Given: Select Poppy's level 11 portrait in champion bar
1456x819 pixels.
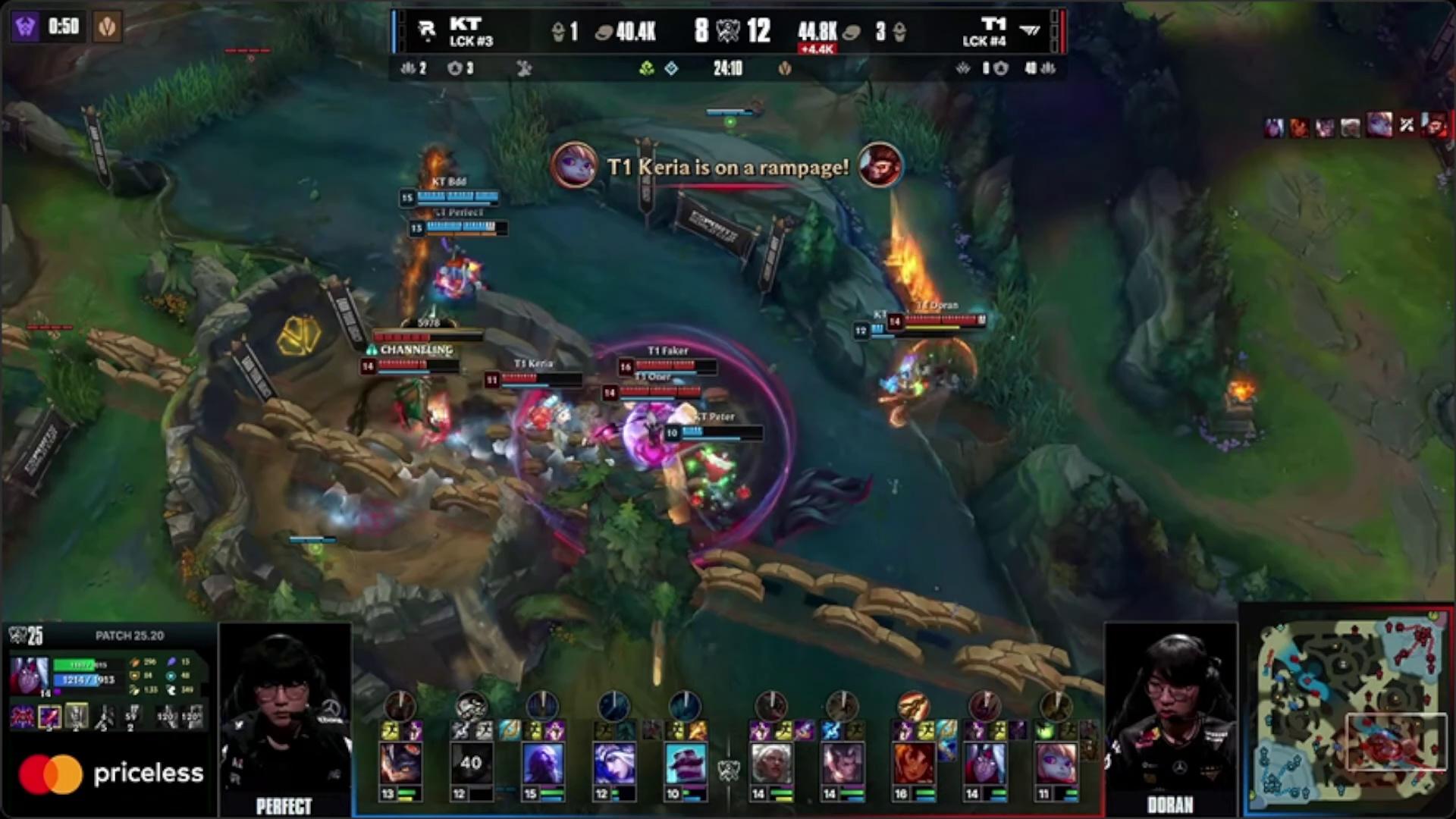Looking at the screenshot, I should (x=1056, y=763).
